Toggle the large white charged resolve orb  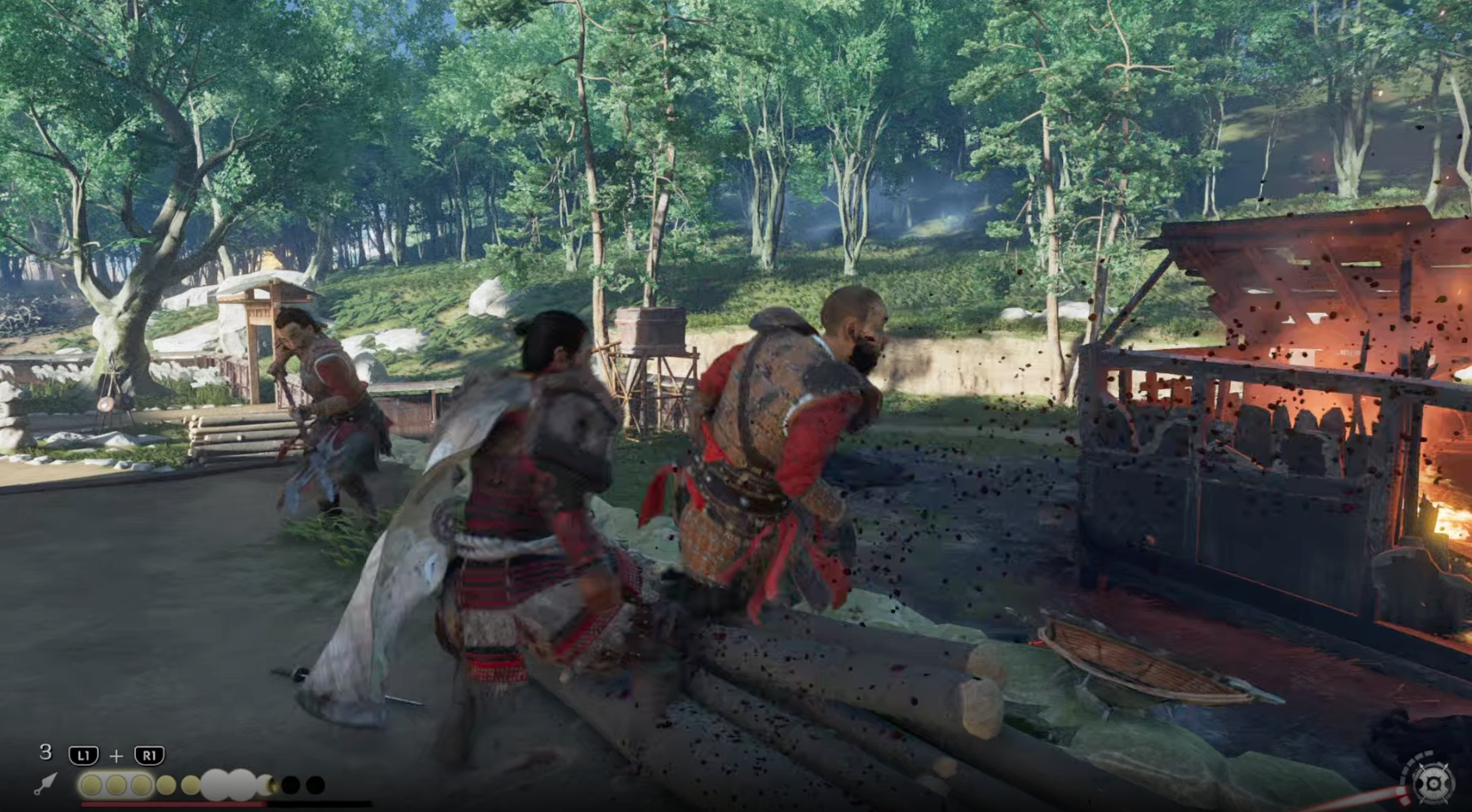coord(215,784)
